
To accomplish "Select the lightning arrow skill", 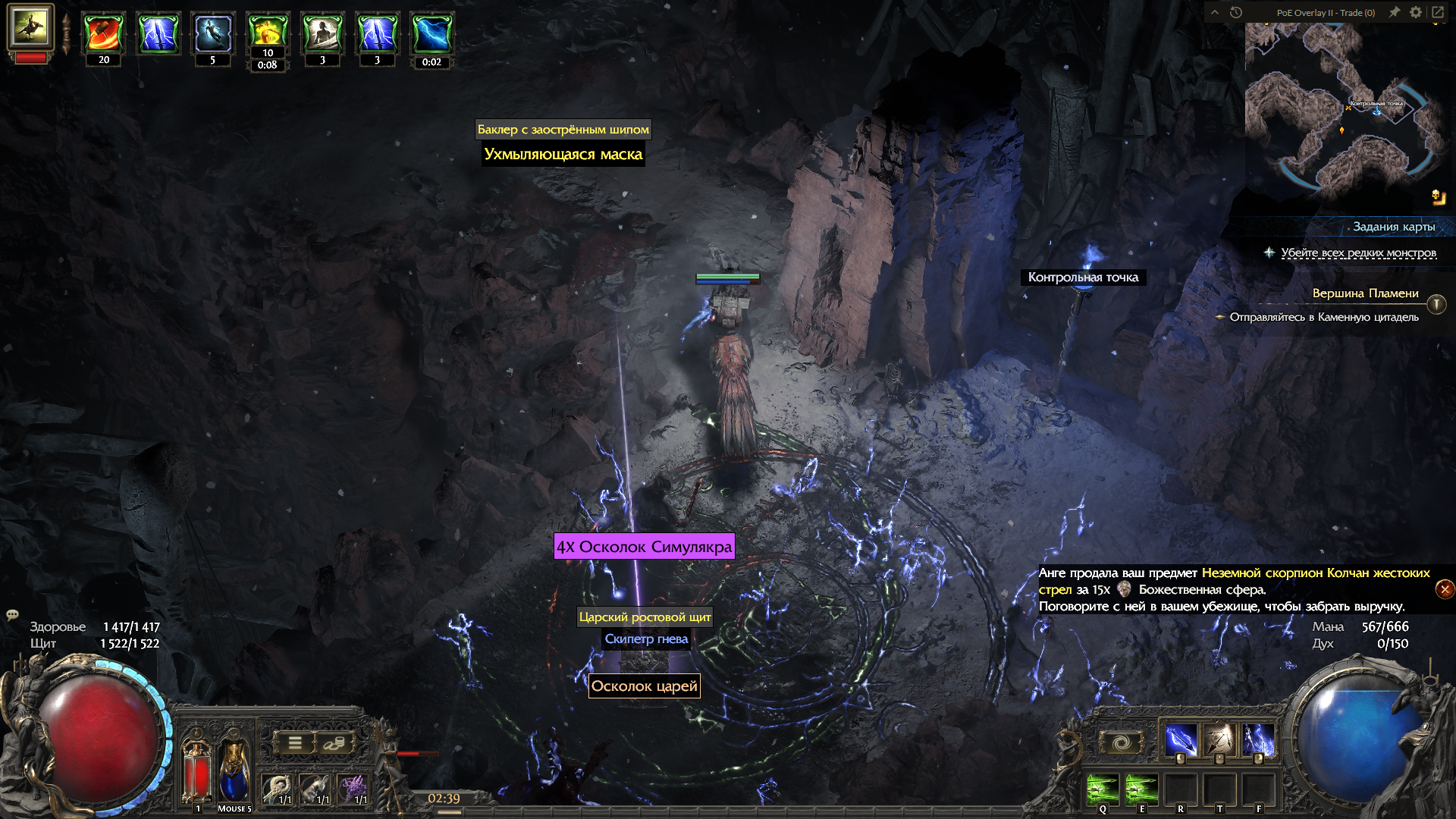I will point(1181,740).
